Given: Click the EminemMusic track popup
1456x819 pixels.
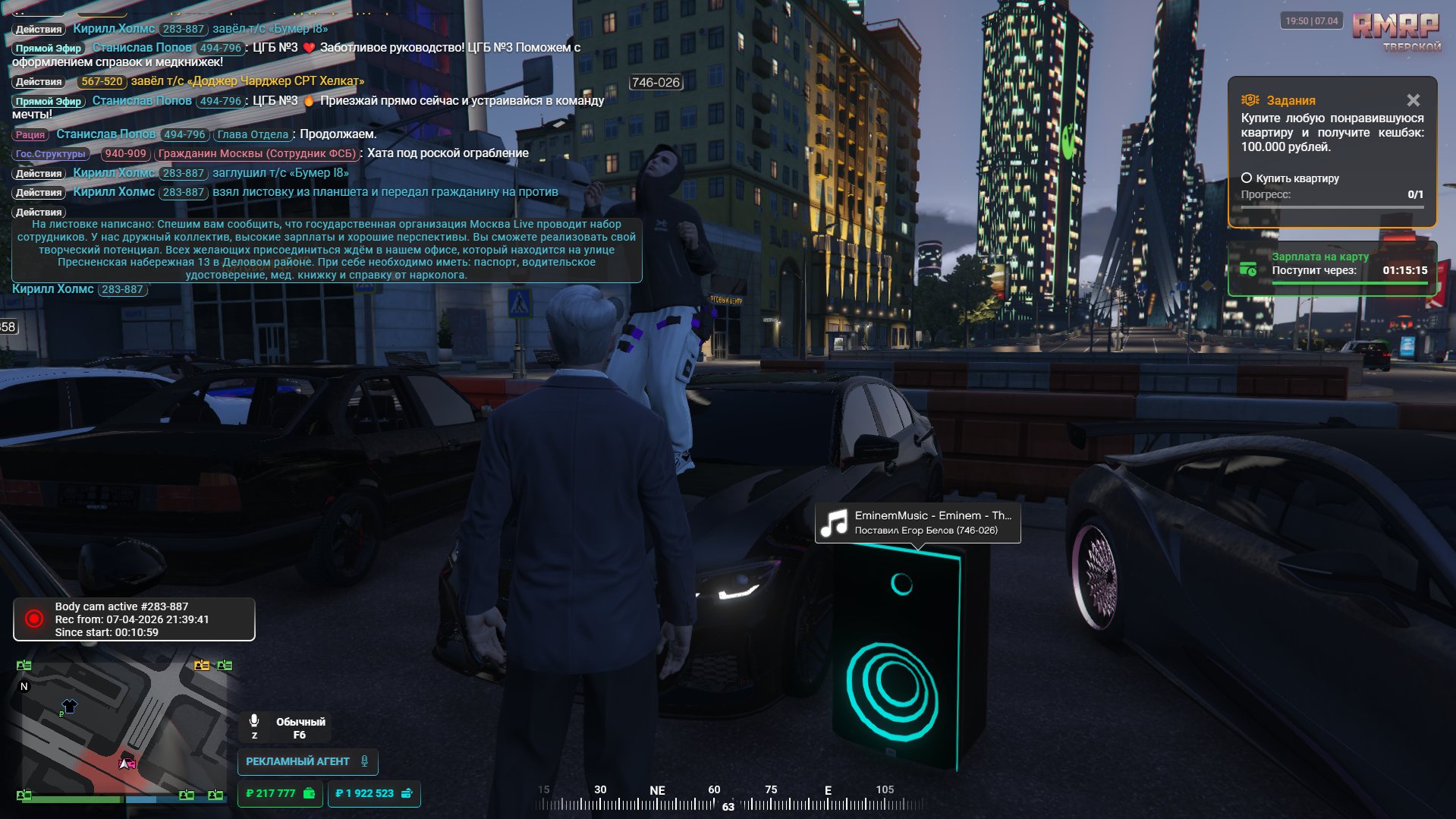Looking at the screenshot, I should [x=917, y=522].
